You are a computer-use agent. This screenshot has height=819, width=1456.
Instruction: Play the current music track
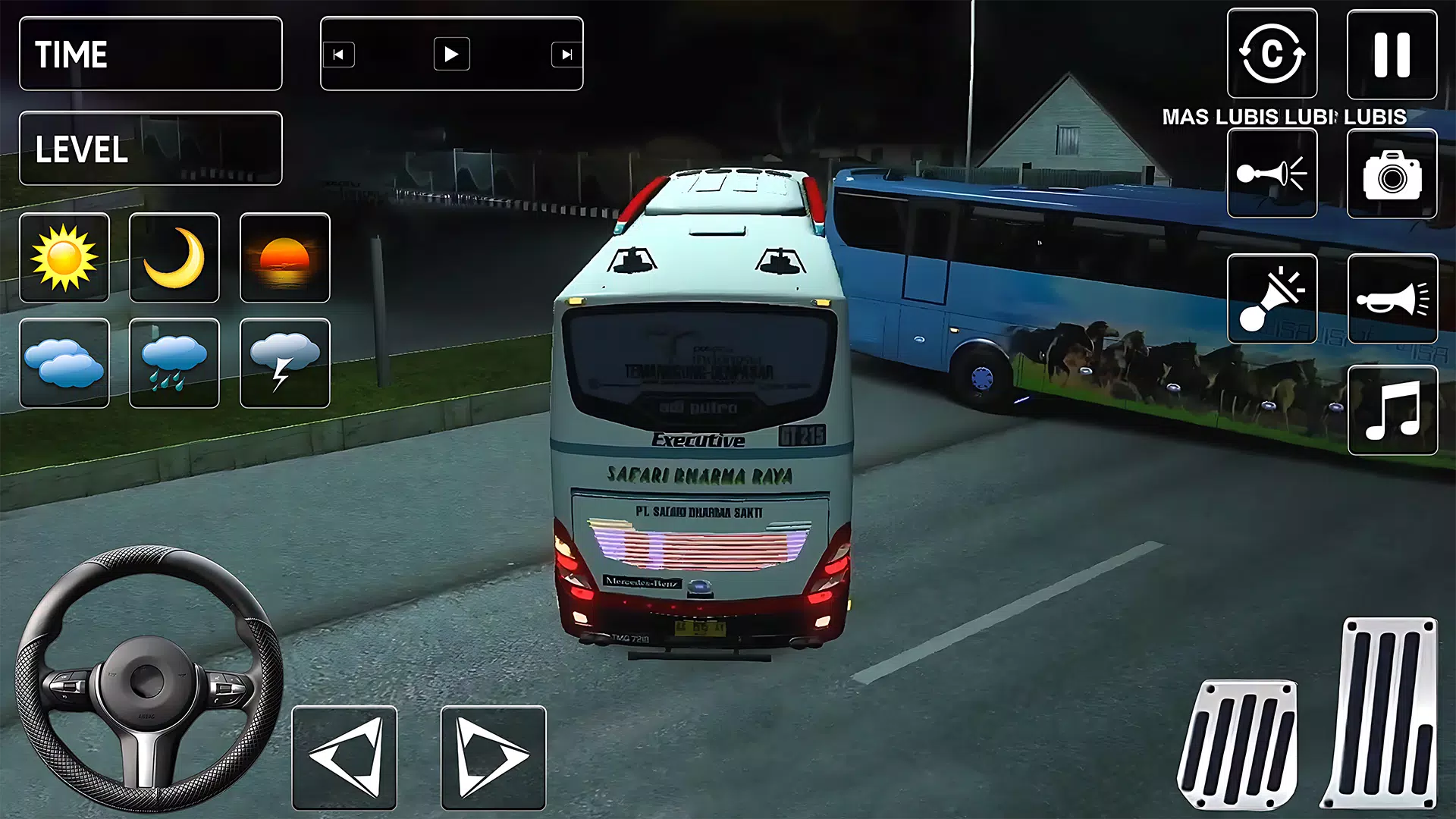click(x=452, y=54)
